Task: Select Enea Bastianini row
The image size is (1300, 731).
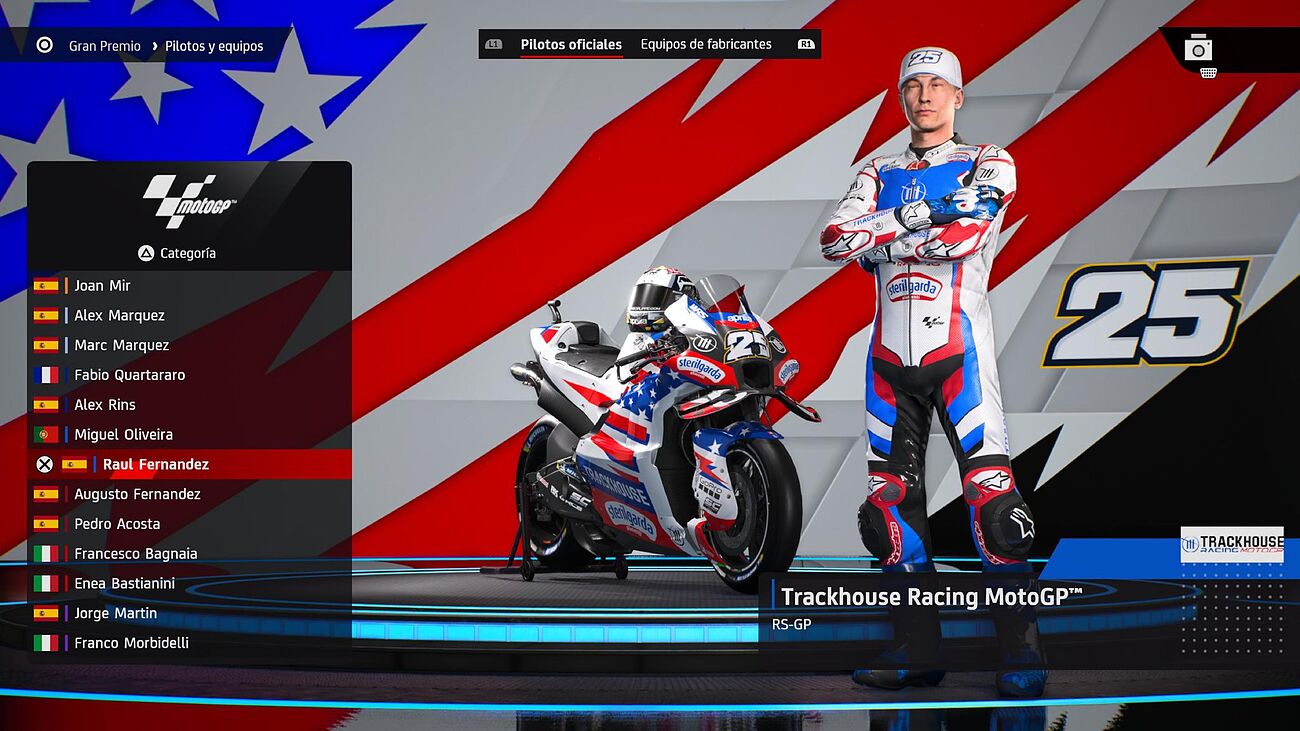Action: tap(124, 583)
